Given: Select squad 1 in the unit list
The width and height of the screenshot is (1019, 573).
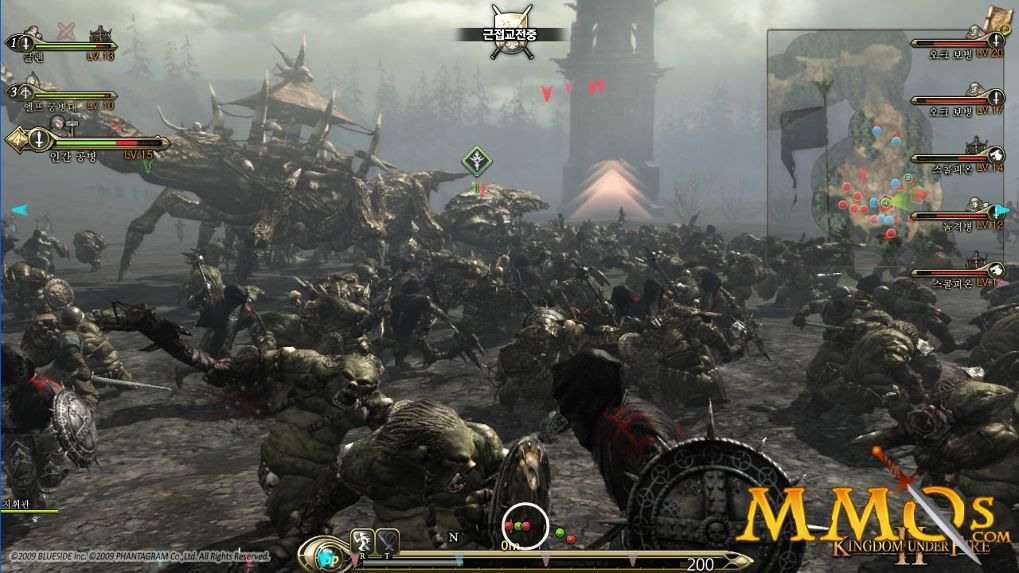Looking at the screenshot, I should pos(60,44).
